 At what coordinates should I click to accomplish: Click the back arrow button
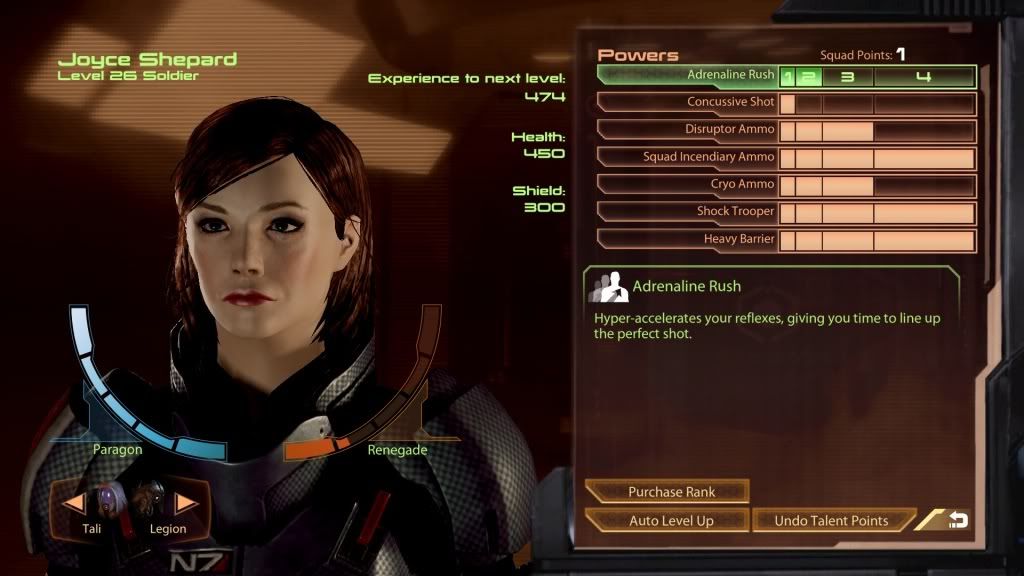958,520
